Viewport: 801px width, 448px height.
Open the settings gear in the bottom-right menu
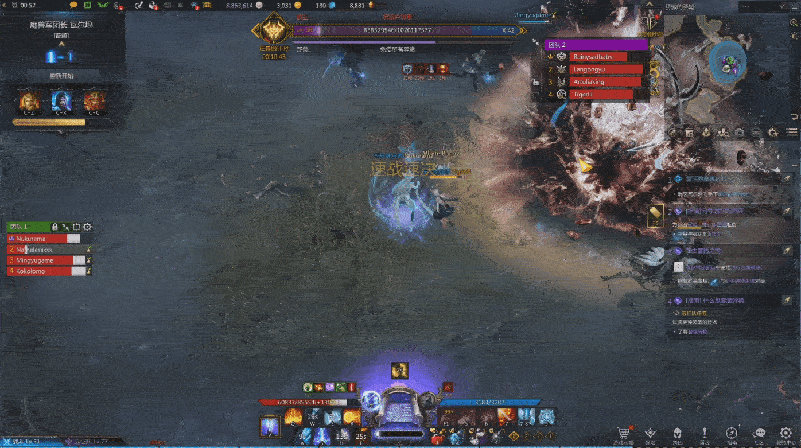tap(786, 433)
